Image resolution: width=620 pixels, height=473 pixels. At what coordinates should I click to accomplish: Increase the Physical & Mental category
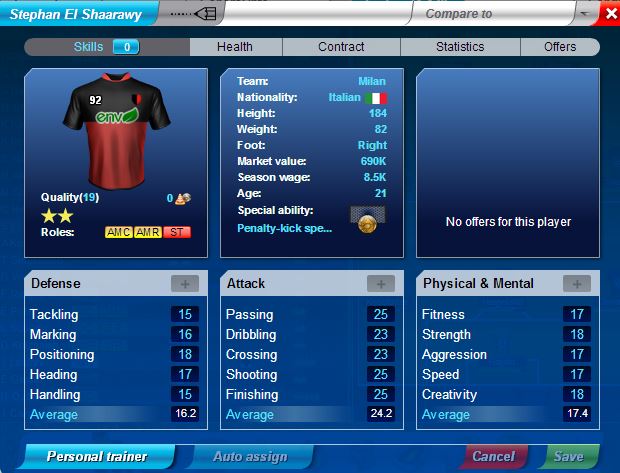coord(577,284)
